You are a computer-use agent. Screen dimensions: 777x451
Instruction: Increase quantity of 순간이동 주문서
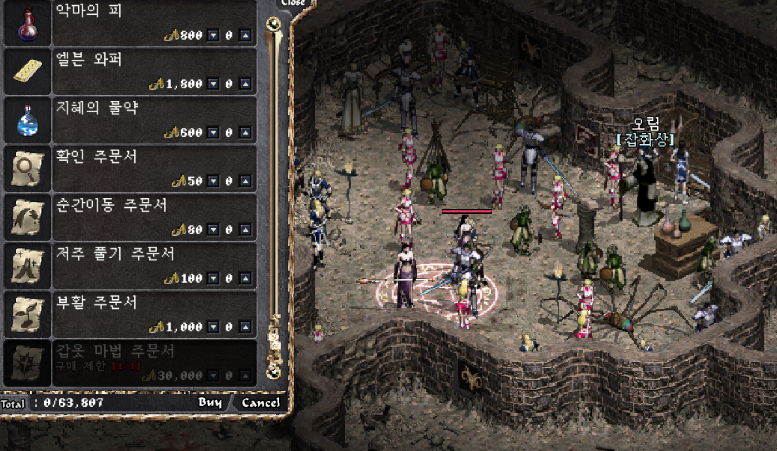coord(246,230)
